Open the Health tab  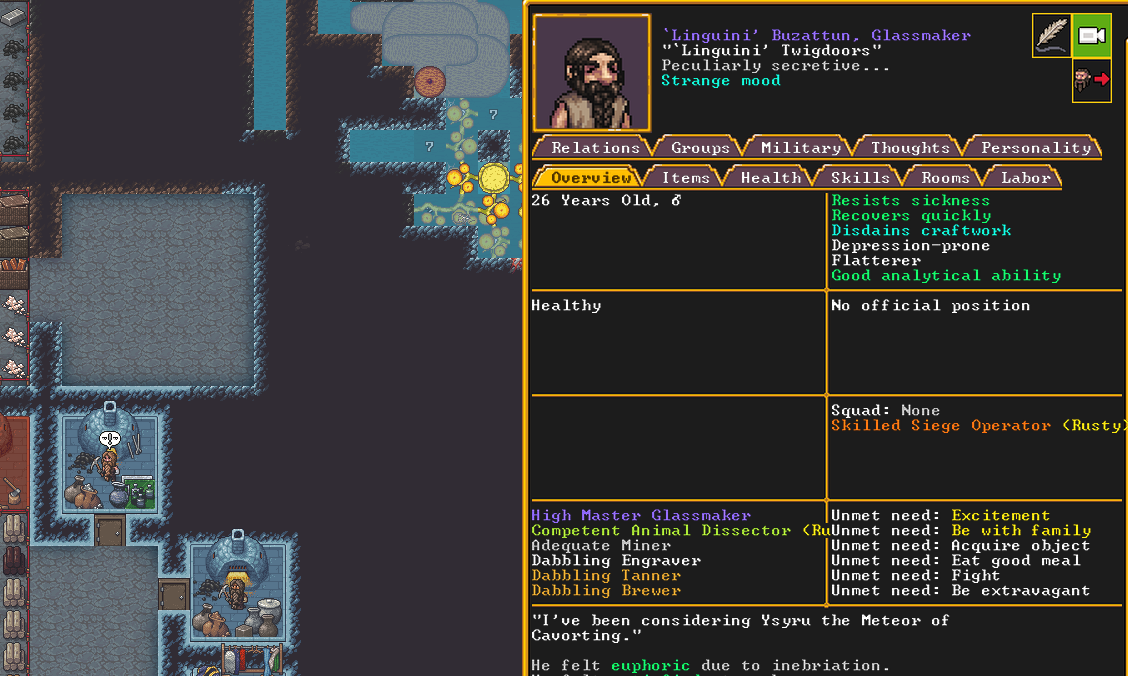point(770,177)
